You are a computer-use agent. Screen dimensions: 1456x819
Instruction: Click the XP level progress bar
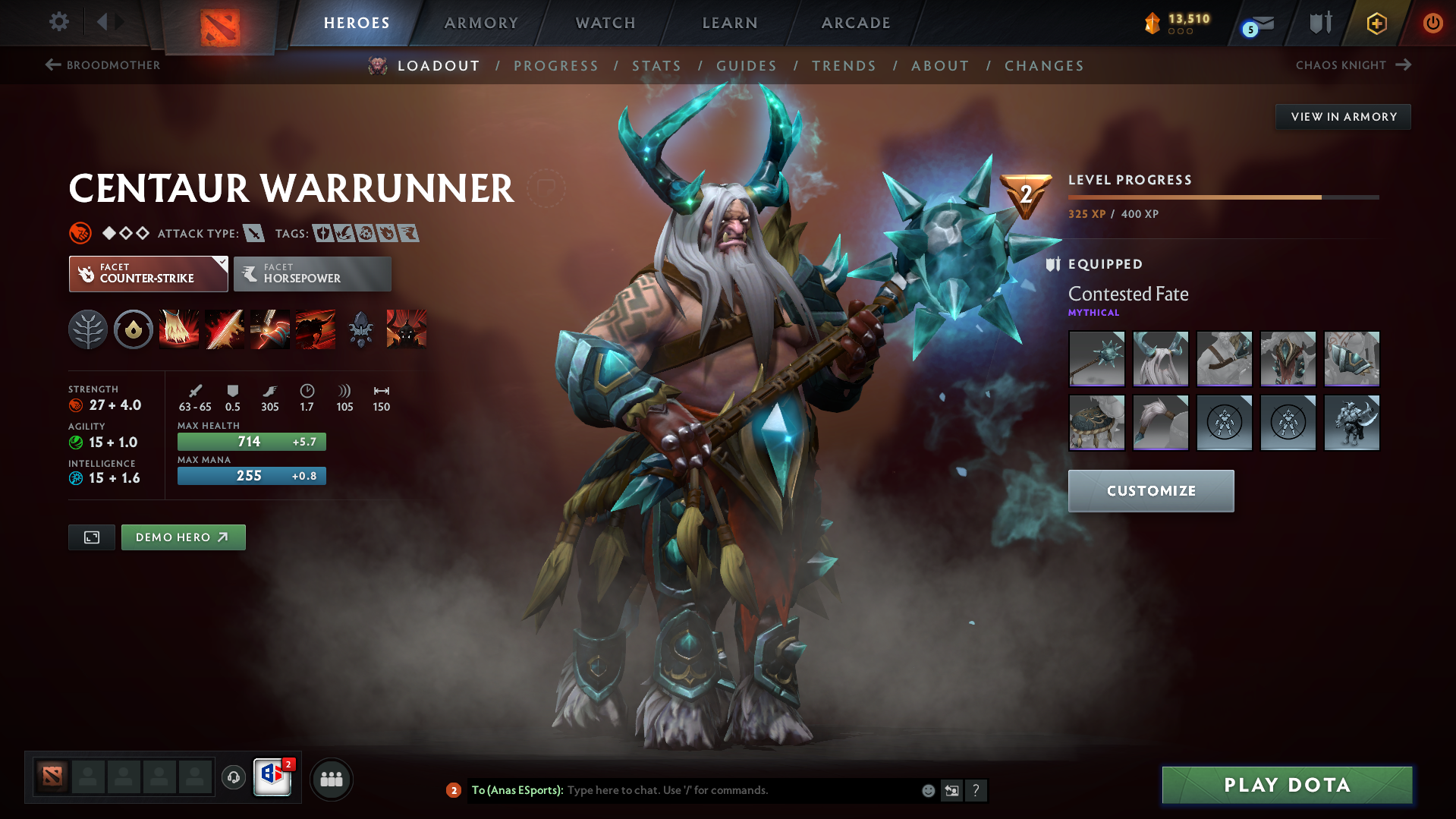[x=1222, y=197]
